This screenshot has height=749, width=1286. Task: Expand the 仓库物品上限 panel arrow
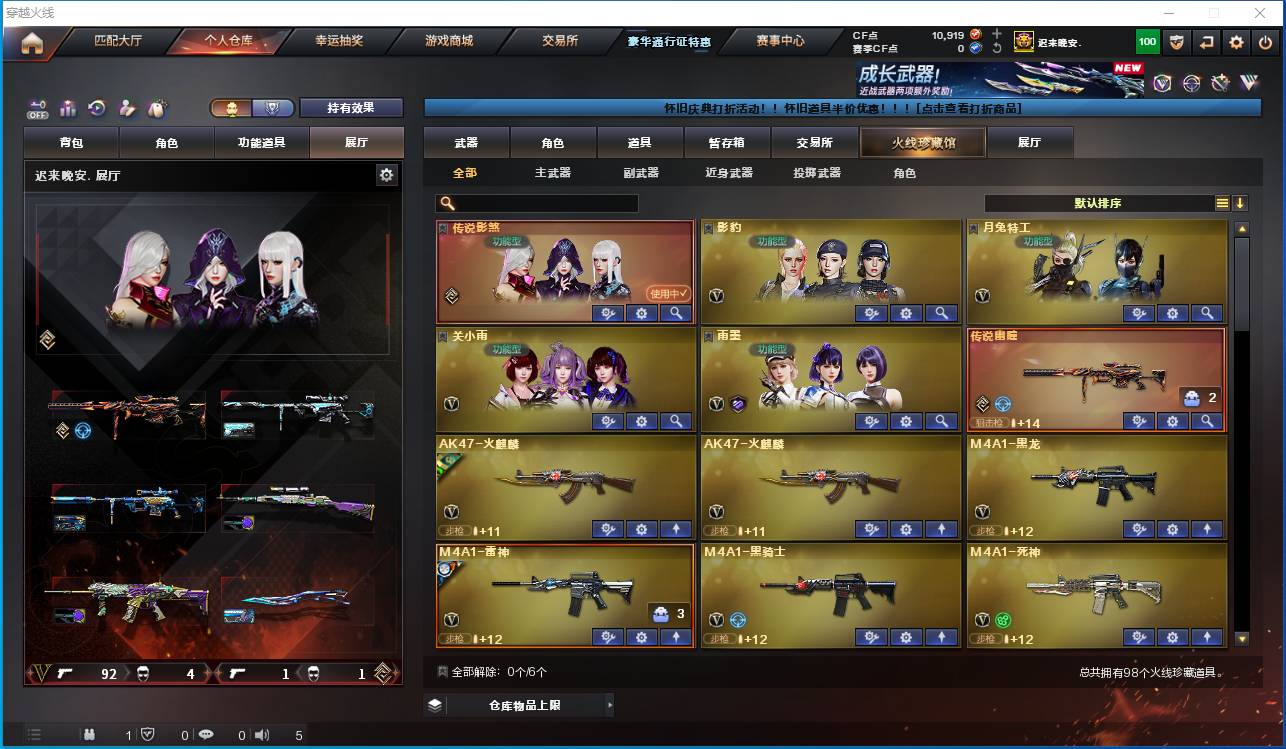tap(610, 705)
